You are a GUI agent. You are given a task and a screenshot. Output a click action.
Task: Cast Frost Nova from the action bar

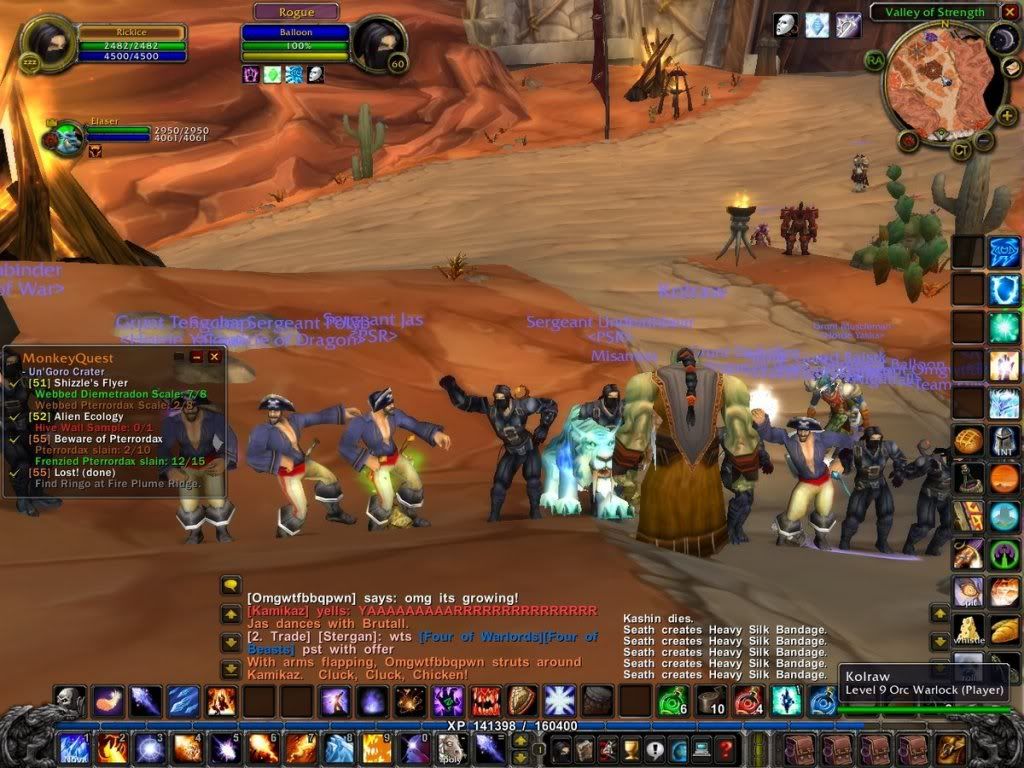[x=74, y=748]
